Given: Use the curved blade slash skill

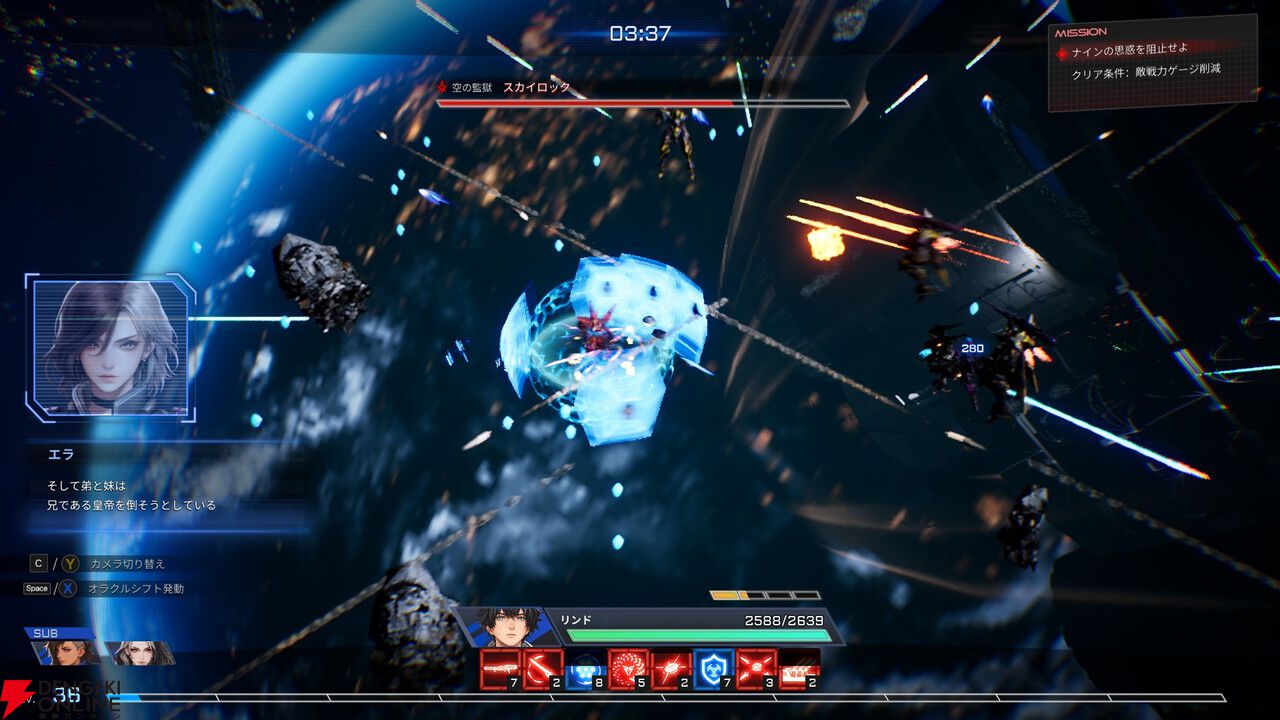Looking at the screenshot, I should tap(543, 669).
